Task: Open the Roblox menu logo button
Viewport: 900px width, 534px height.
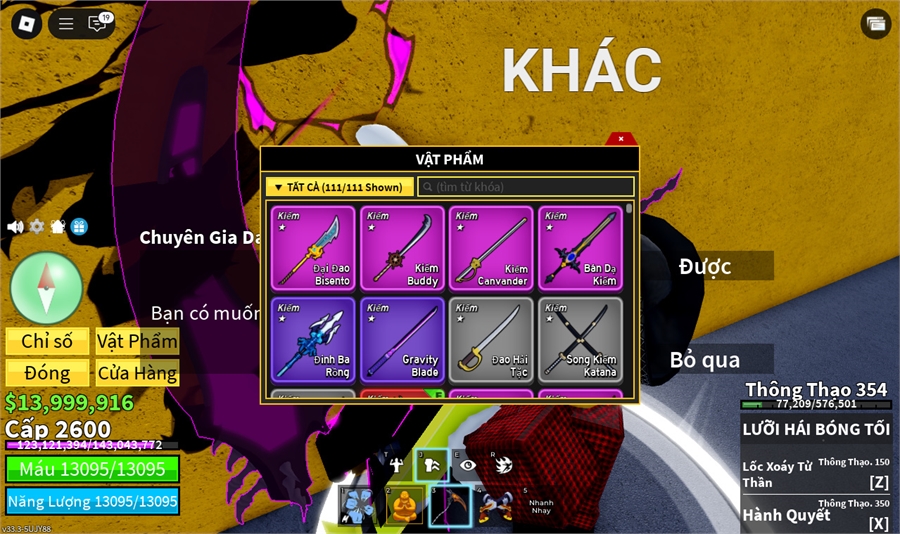Action: [x=26, y=24]
